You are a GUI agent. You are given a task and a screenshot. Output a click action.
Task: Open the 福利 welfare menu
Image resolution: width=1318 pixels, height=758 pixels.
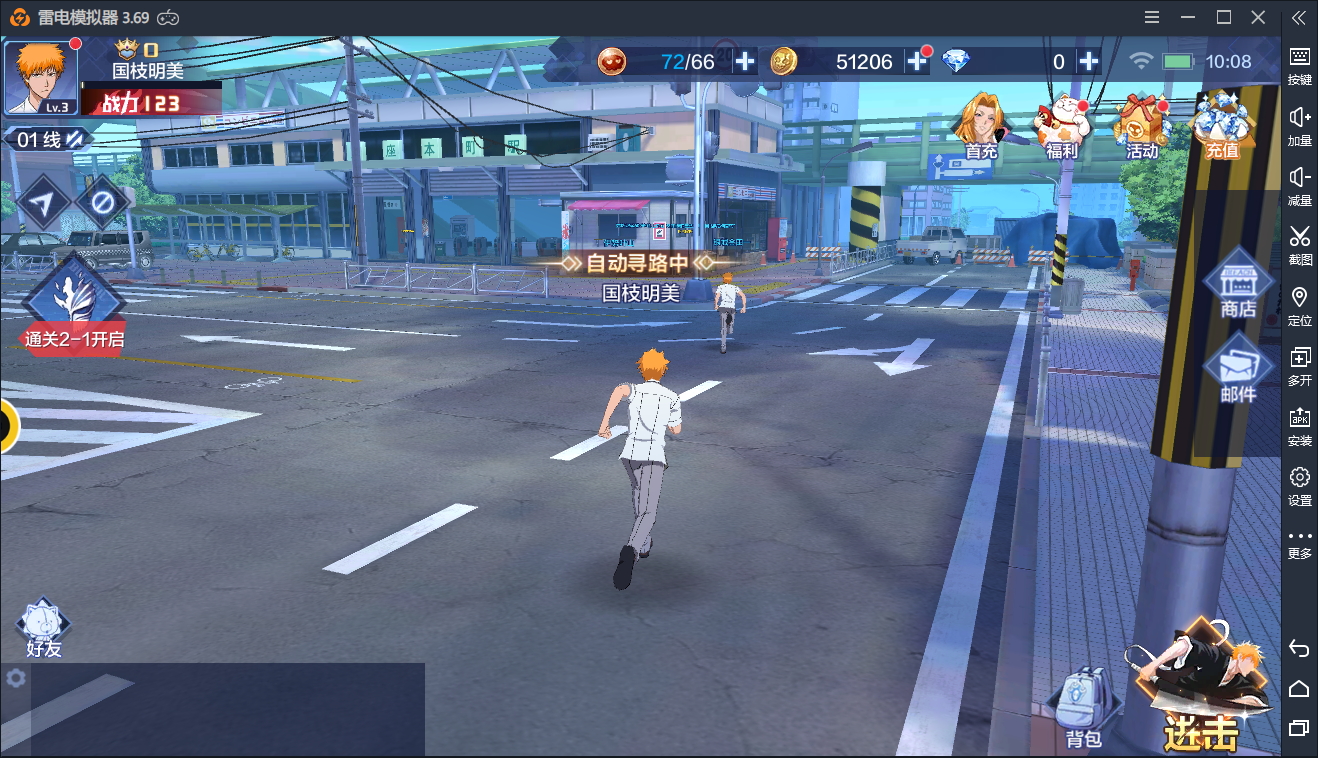coord(1061,126)
